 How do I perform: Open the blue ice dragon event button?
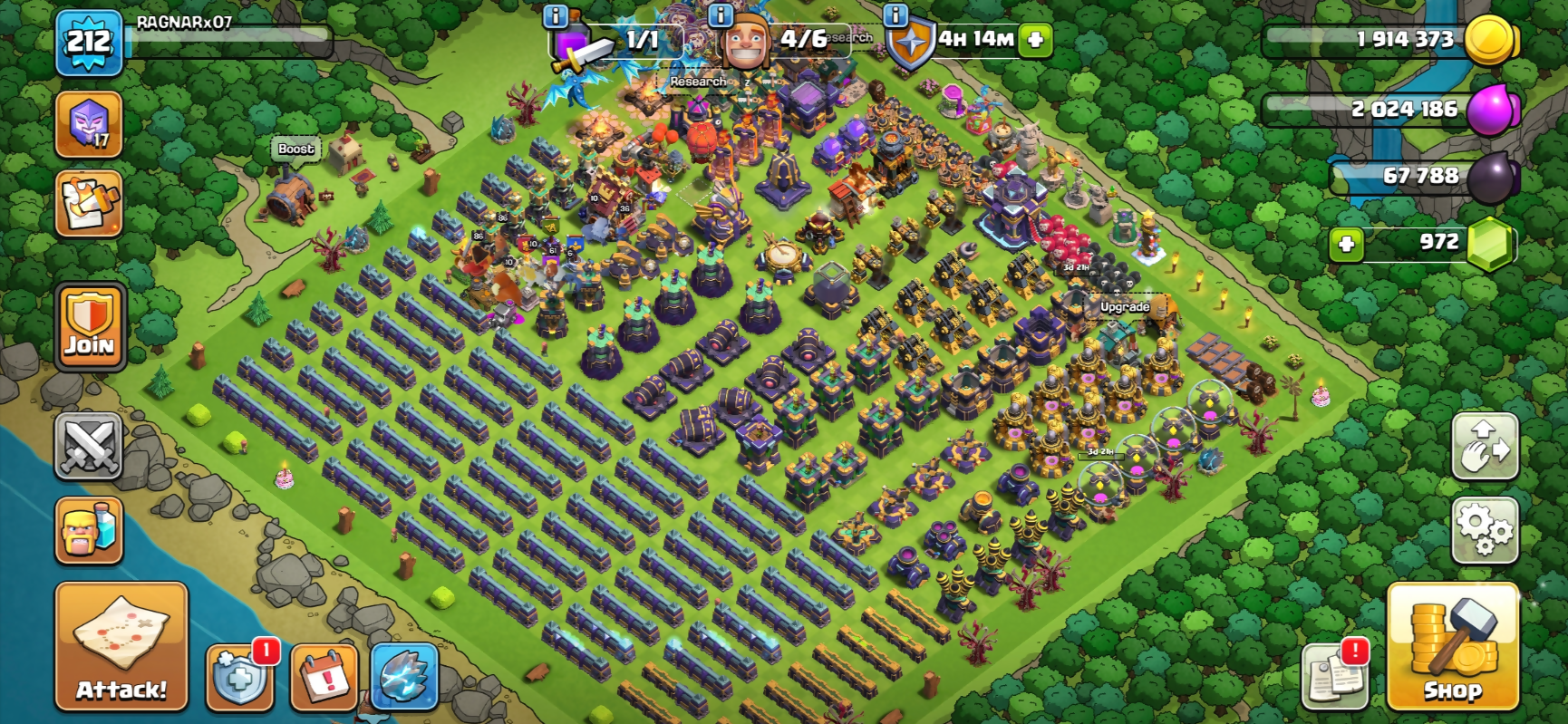pyautogui.click(x=404, y=677)
